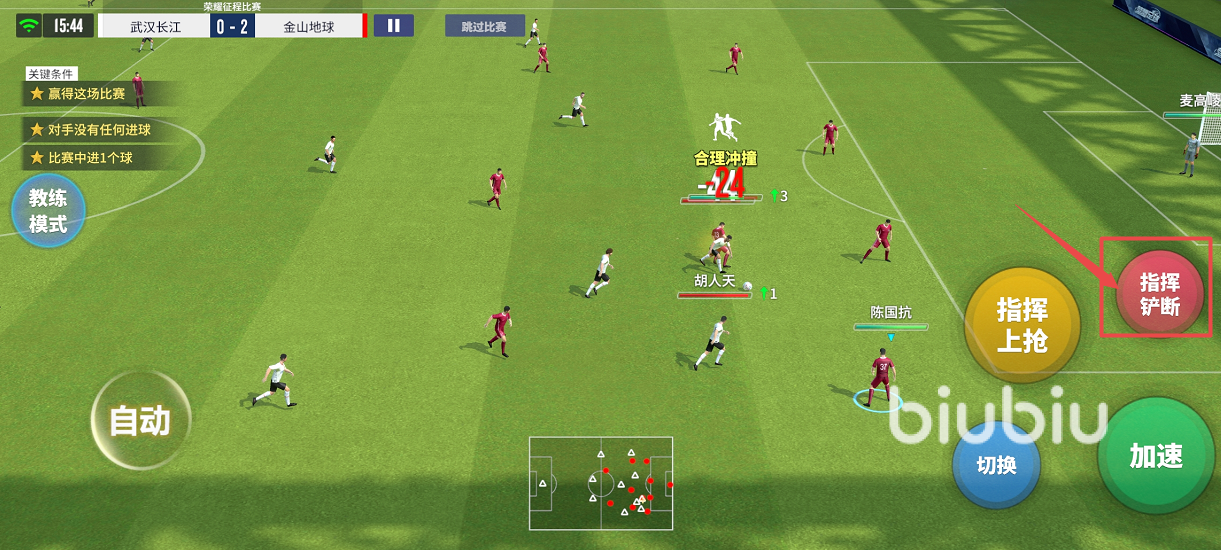
Task: Activate the red 指挥铲断 tackle button
Action: pyautogui.click(x=1160, y=294)
